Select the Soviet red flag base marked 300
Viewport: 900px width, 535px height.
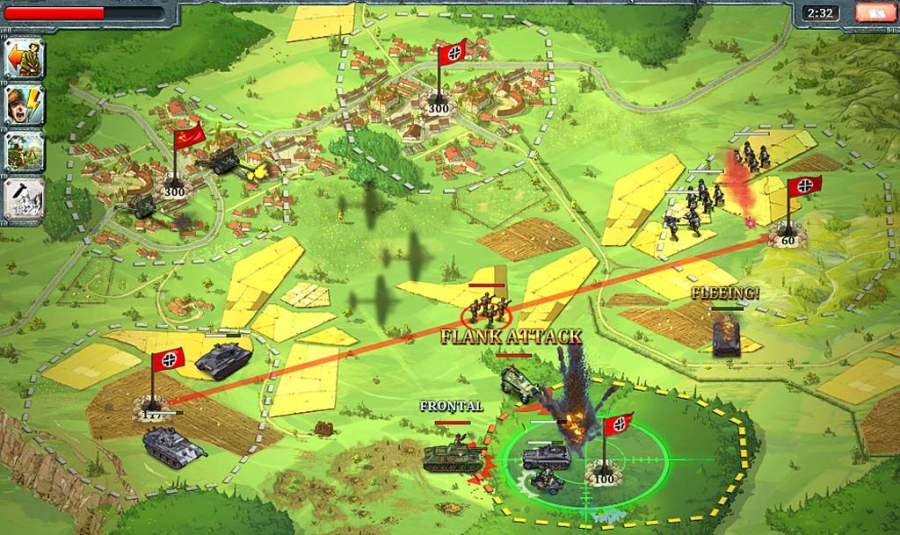176,190
